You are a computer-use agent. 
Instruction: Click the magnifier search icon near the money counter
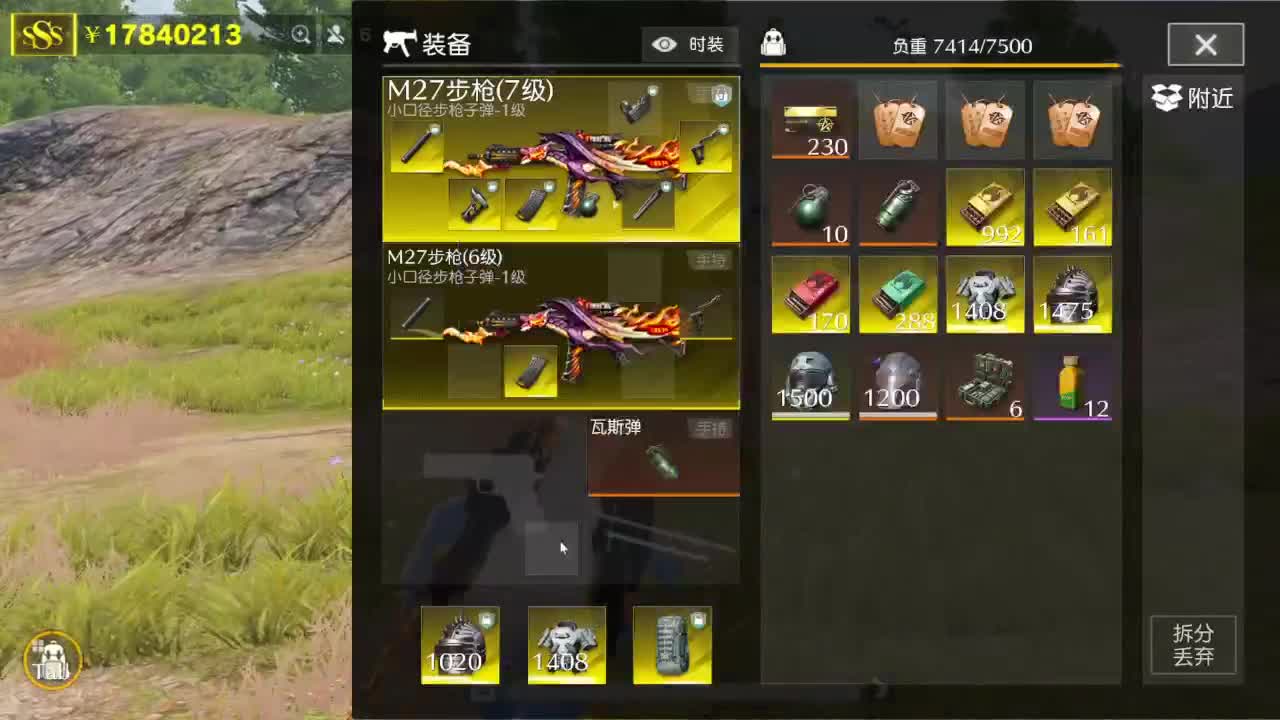pyautogui.click(x=301, y=34)
